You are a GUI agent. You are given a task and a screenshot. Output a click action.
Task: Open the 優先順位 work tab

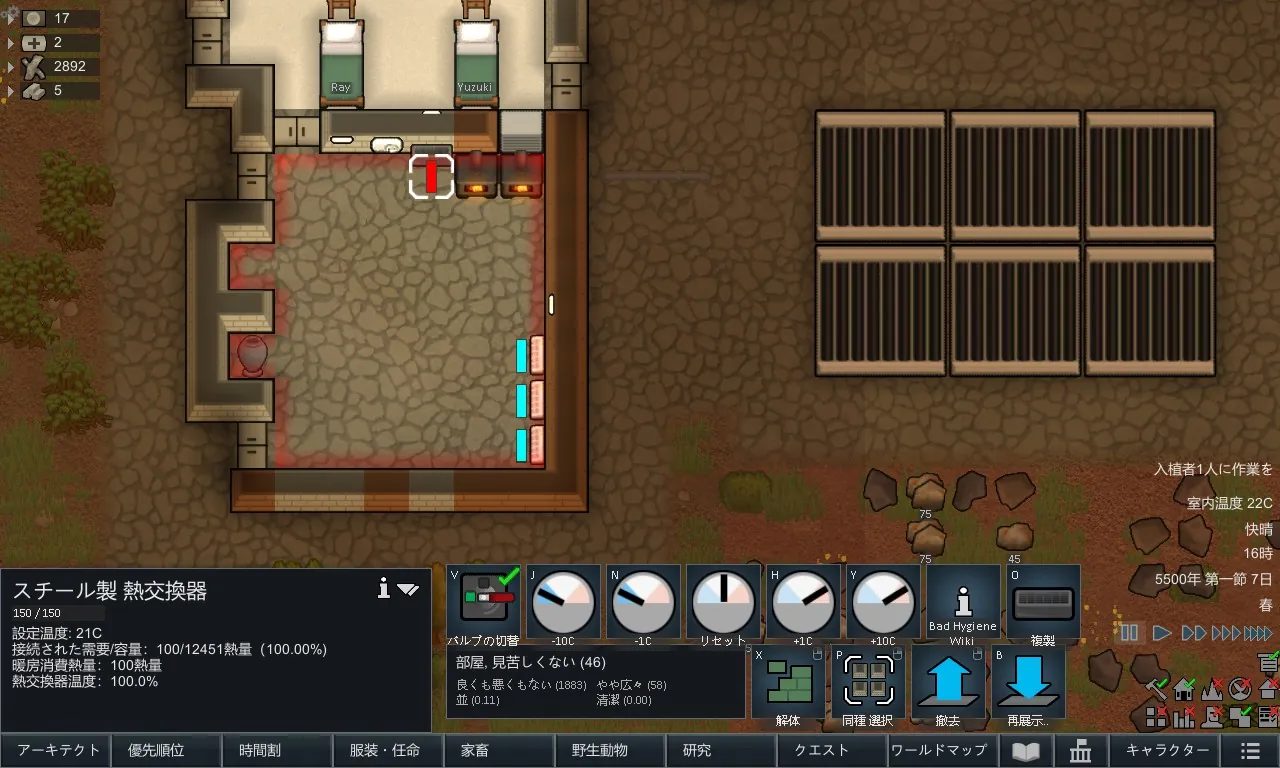163,750
